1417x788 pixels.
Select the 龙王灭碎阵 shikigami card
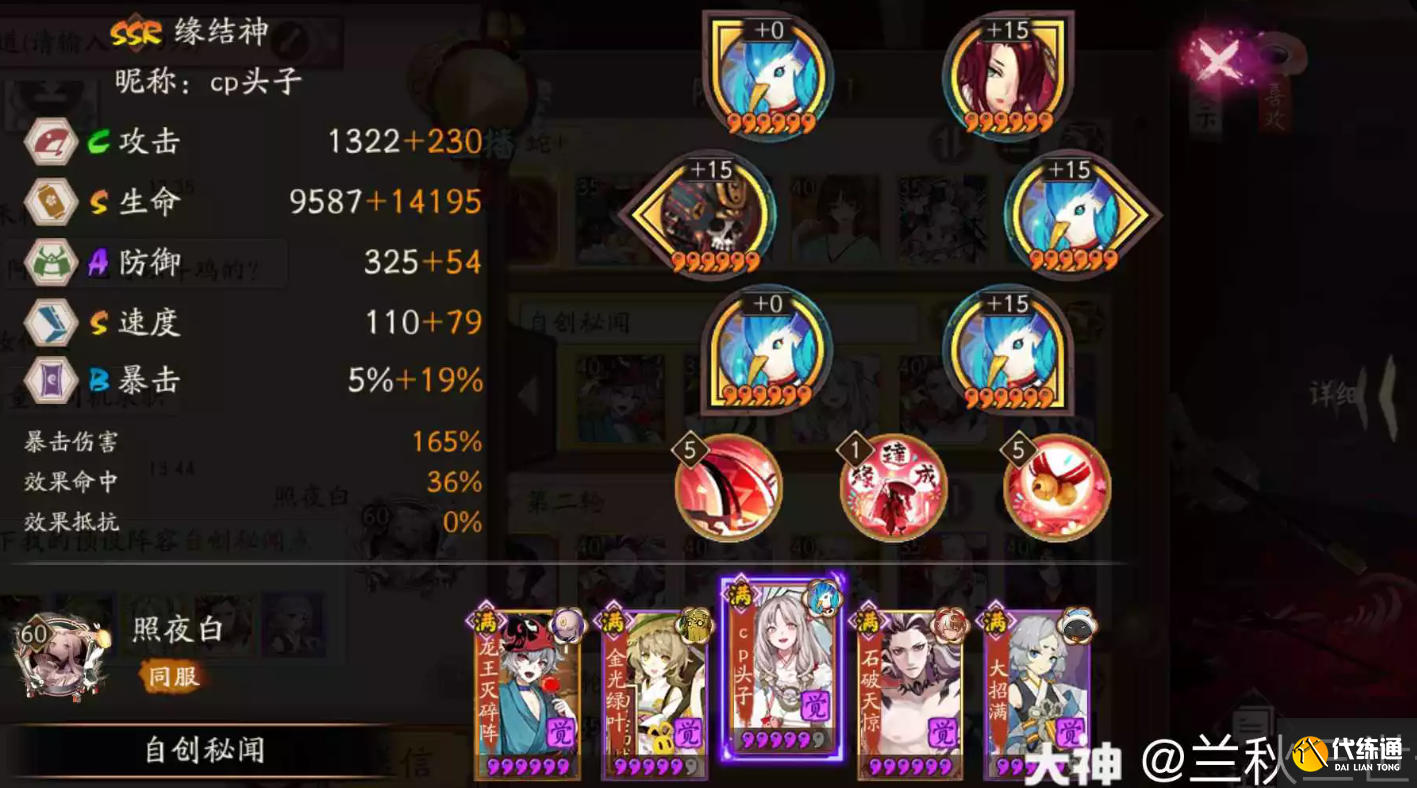tap(527, 690)
